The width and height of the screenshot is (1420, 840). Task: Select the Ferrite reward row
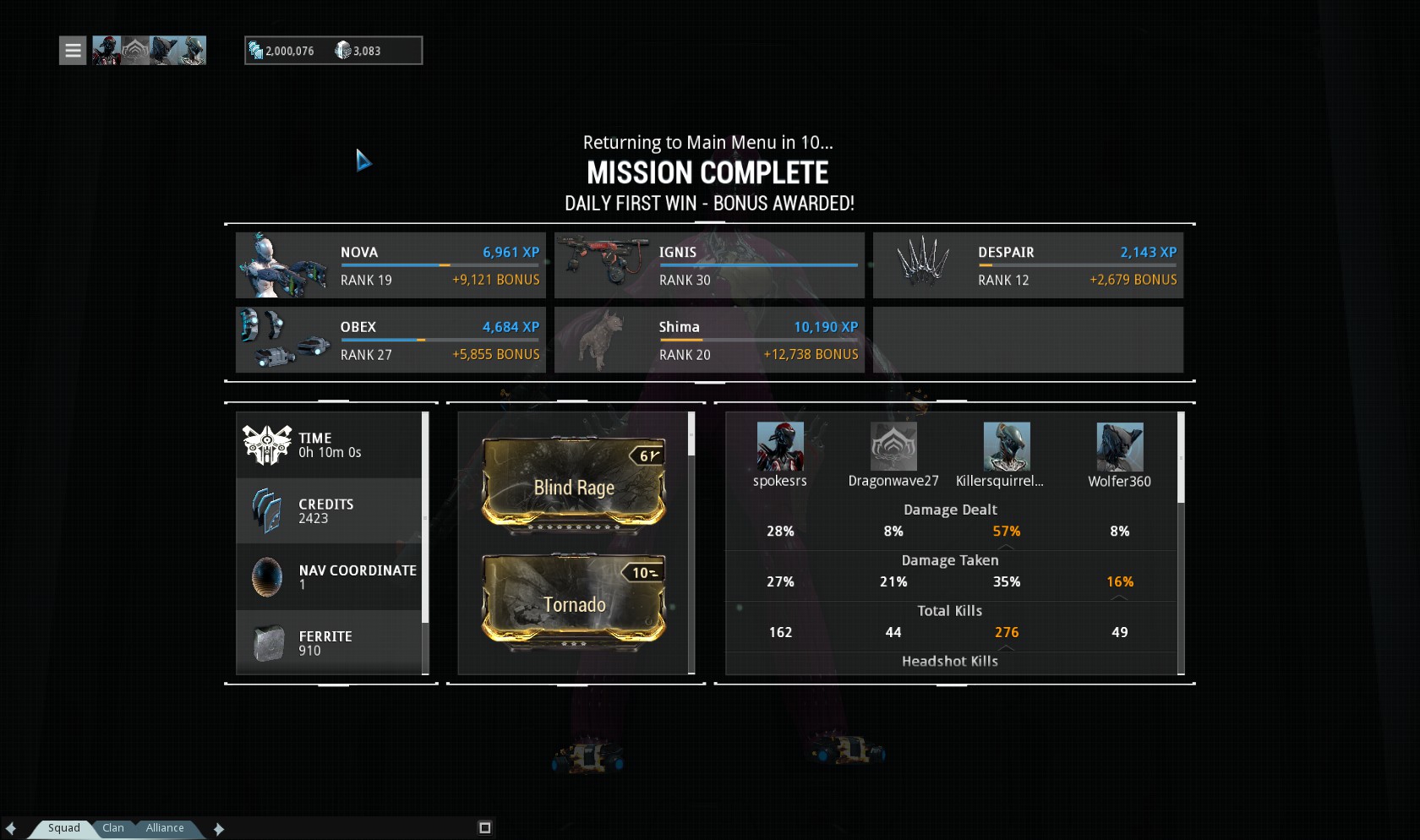click(x=330, y=643)
